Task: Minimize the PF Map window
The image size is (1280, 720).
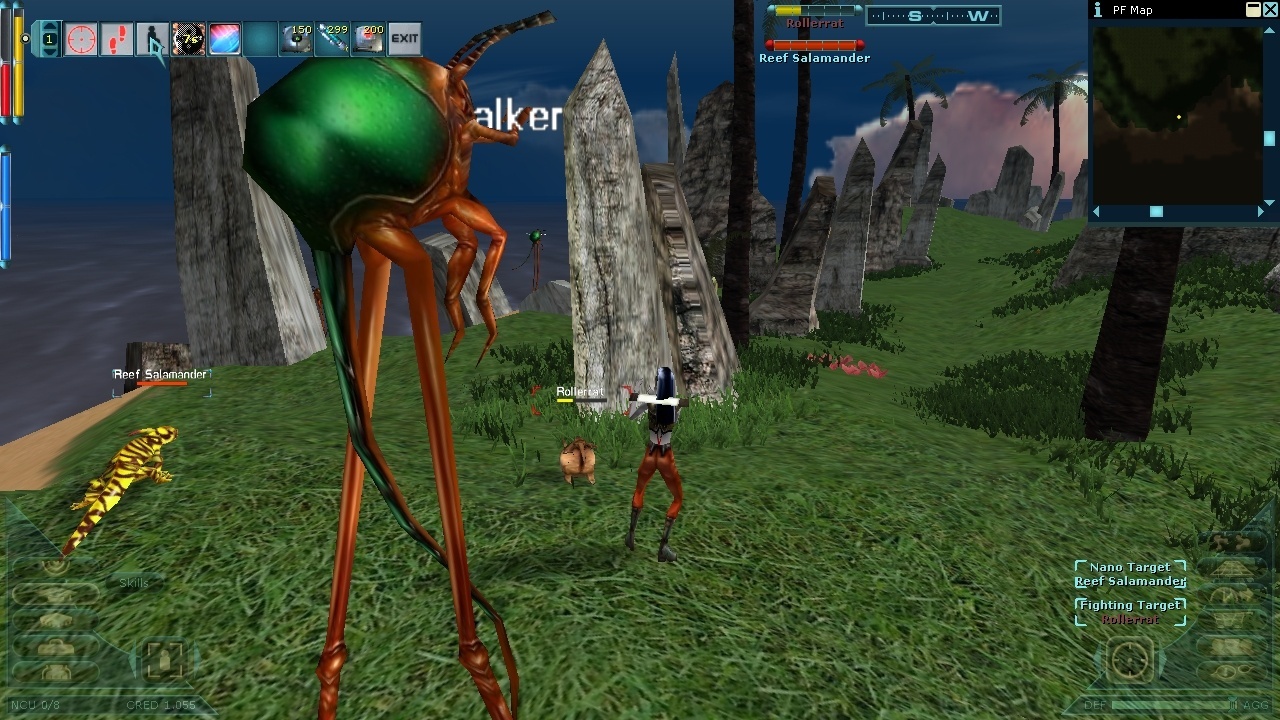Action: pyautogui.click(x=1253, y=10)
